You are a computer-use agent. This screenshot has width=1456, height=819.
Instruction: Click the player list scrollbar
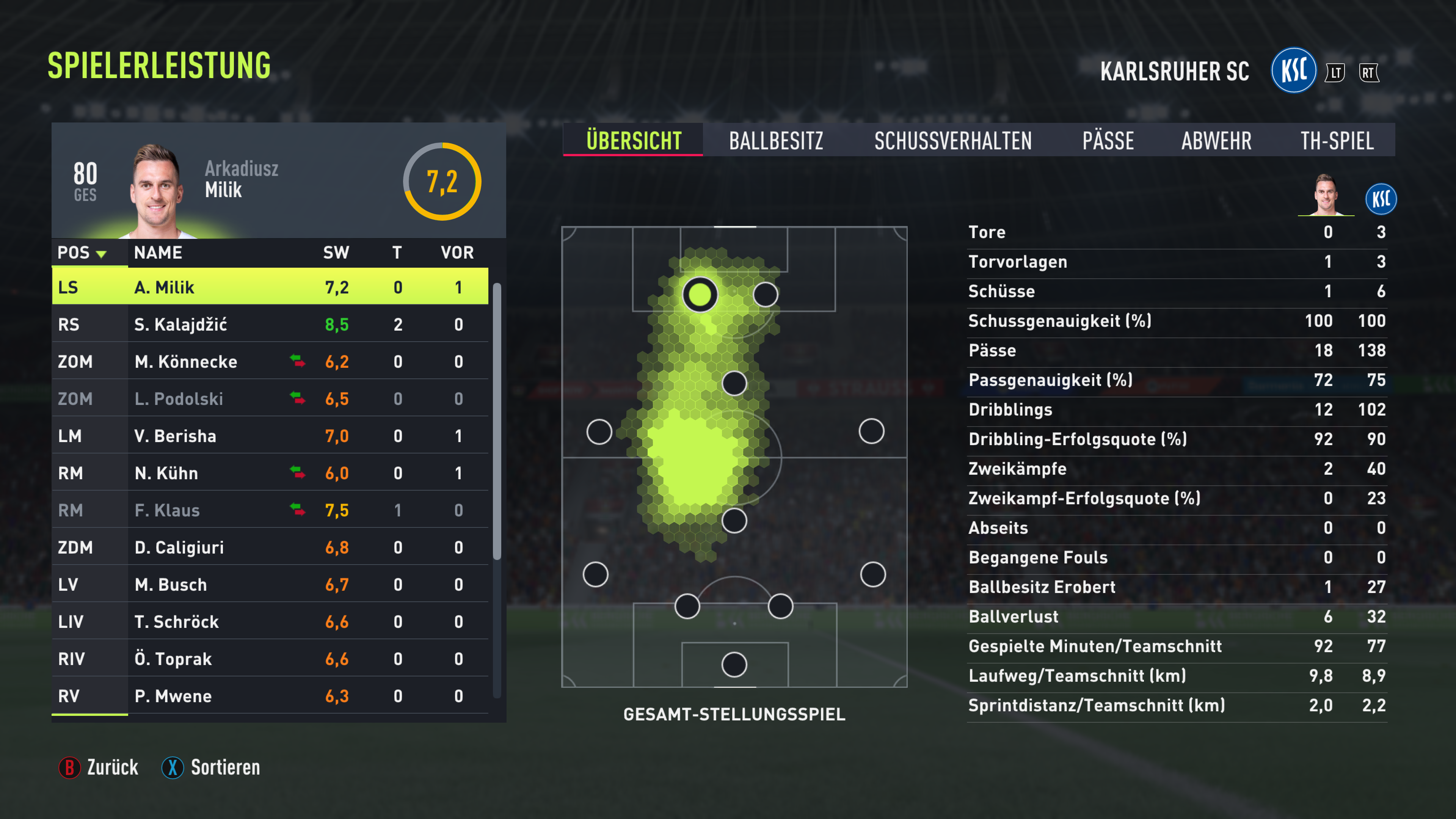(497, 421)
